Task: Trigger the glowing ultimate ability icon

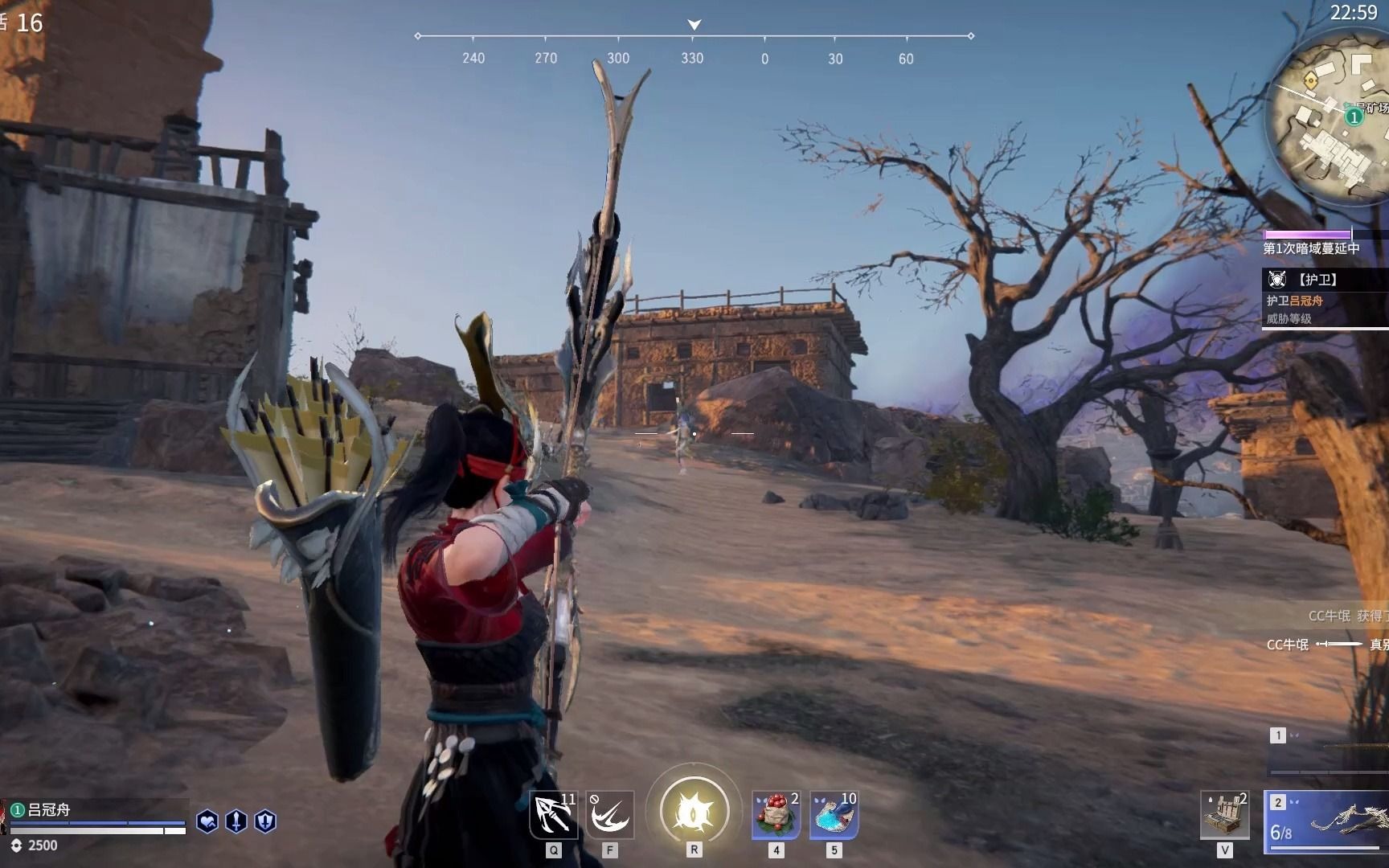Action: point(694,812)
